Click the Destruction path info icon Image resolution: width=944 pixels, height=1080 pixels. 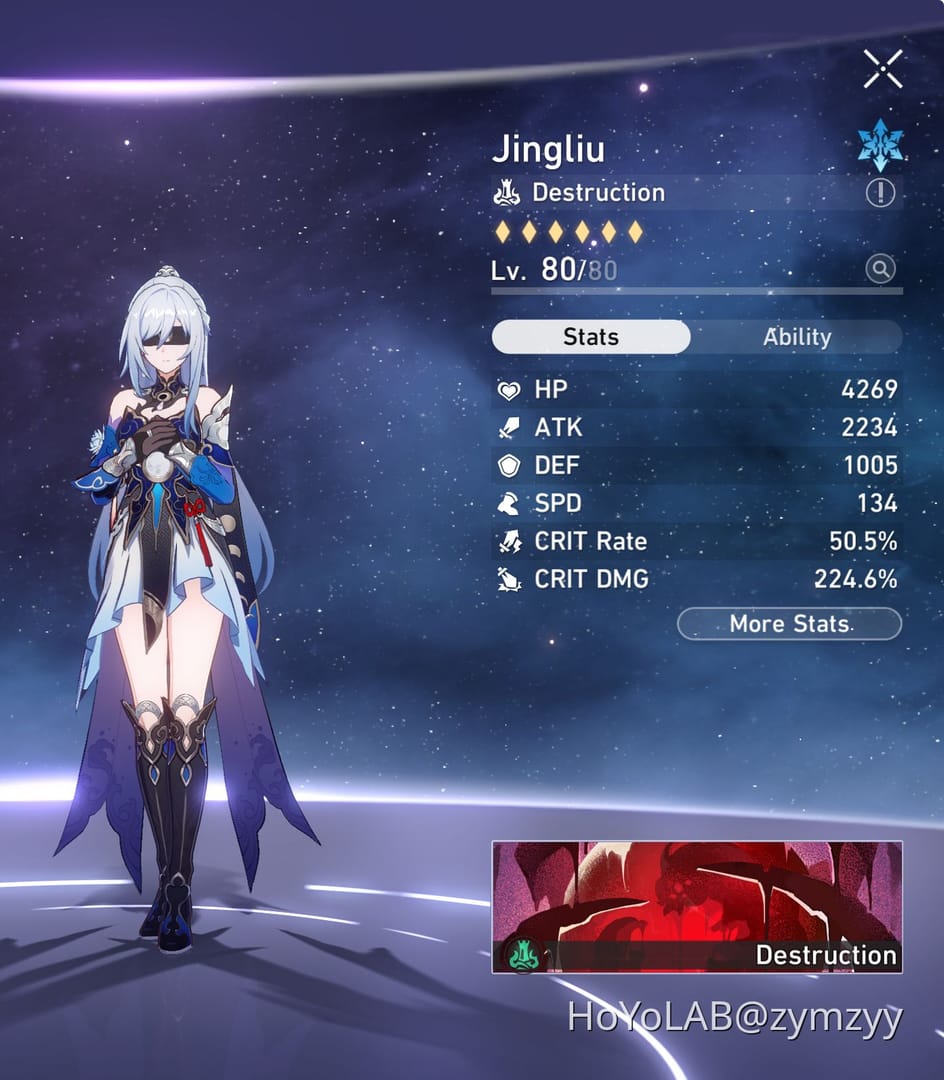pos(880,193)
